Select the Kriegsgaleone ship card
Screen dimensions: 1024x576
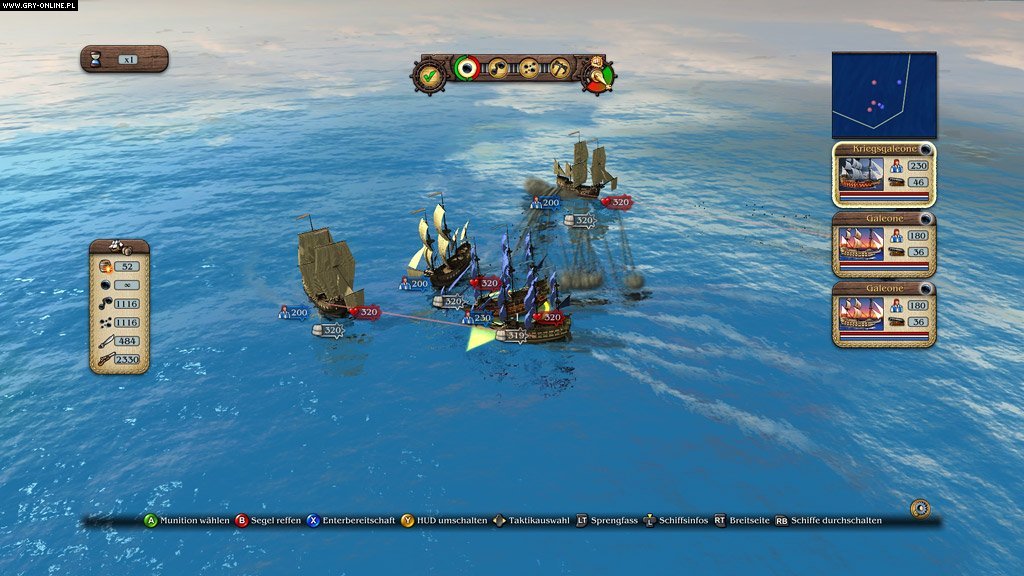(884, 174)
